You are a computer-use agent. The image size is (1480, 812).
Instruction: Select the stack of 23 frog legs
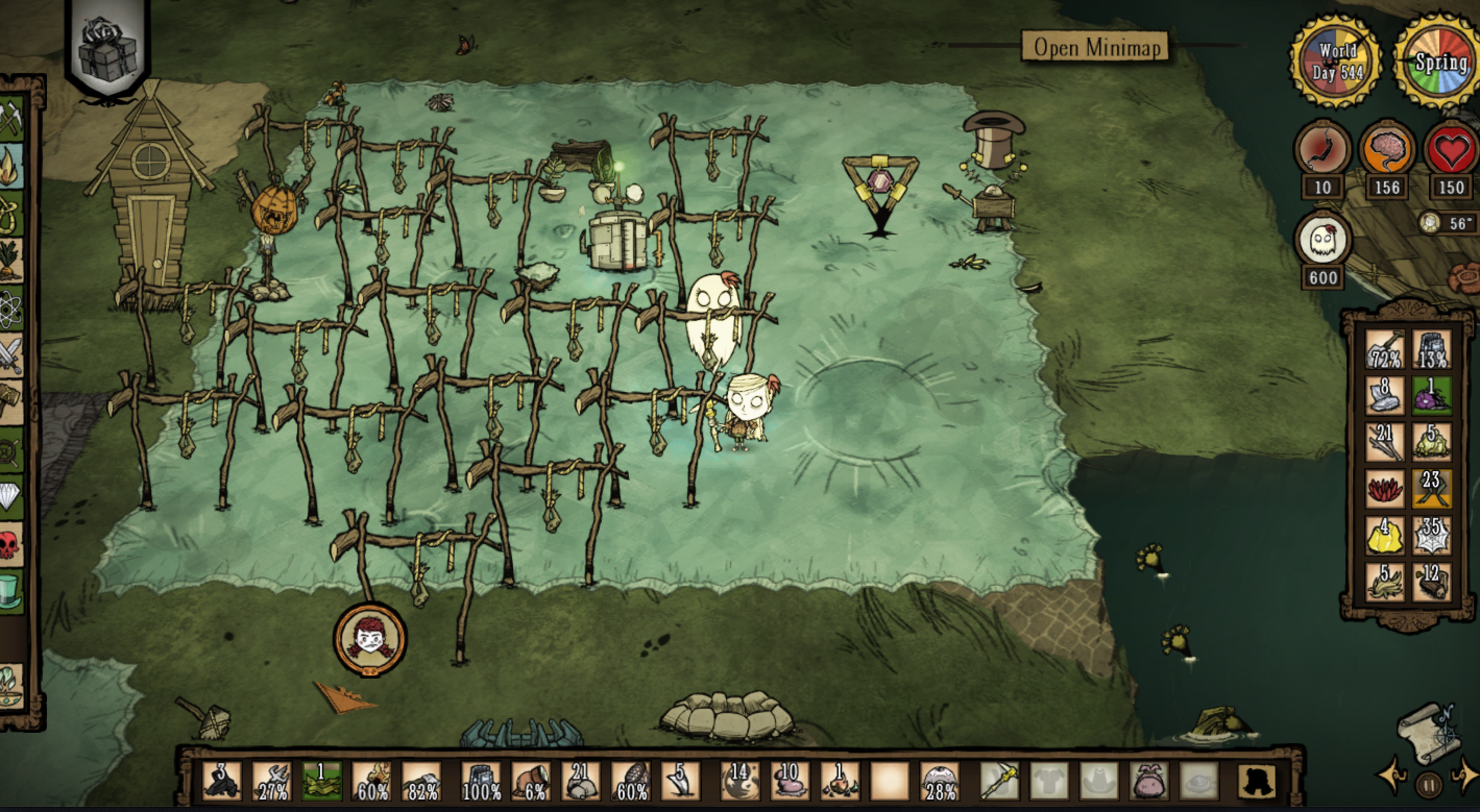(1432, 489)
